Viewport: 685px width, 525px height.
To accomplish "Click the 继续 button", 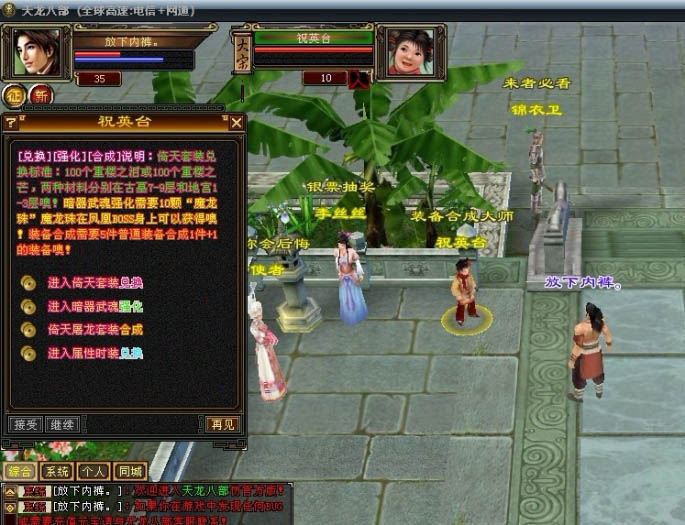I will coord(61,424).
